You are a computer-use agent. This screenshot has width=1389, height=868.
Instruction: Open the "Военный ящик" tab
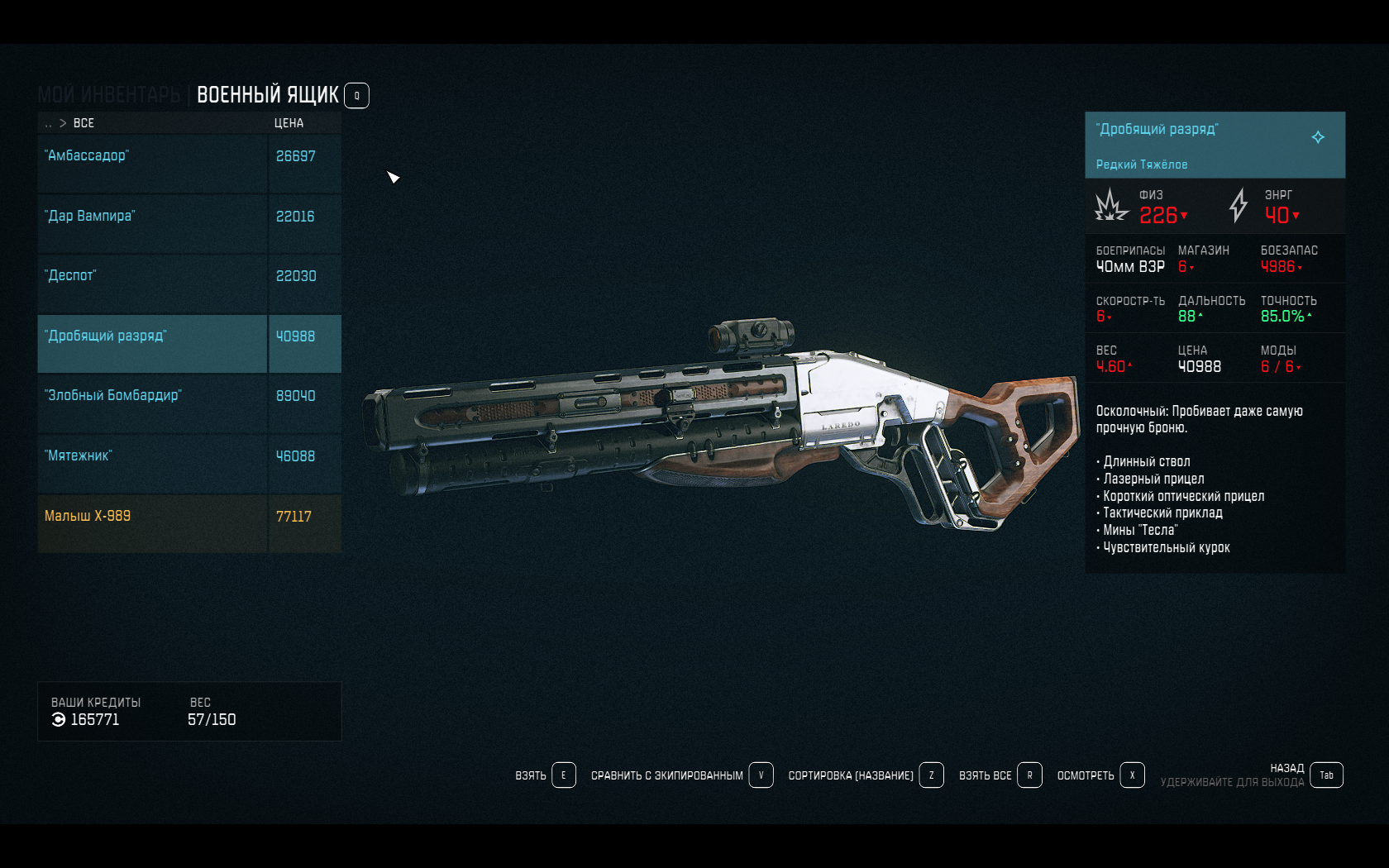[x=267, y=95]
